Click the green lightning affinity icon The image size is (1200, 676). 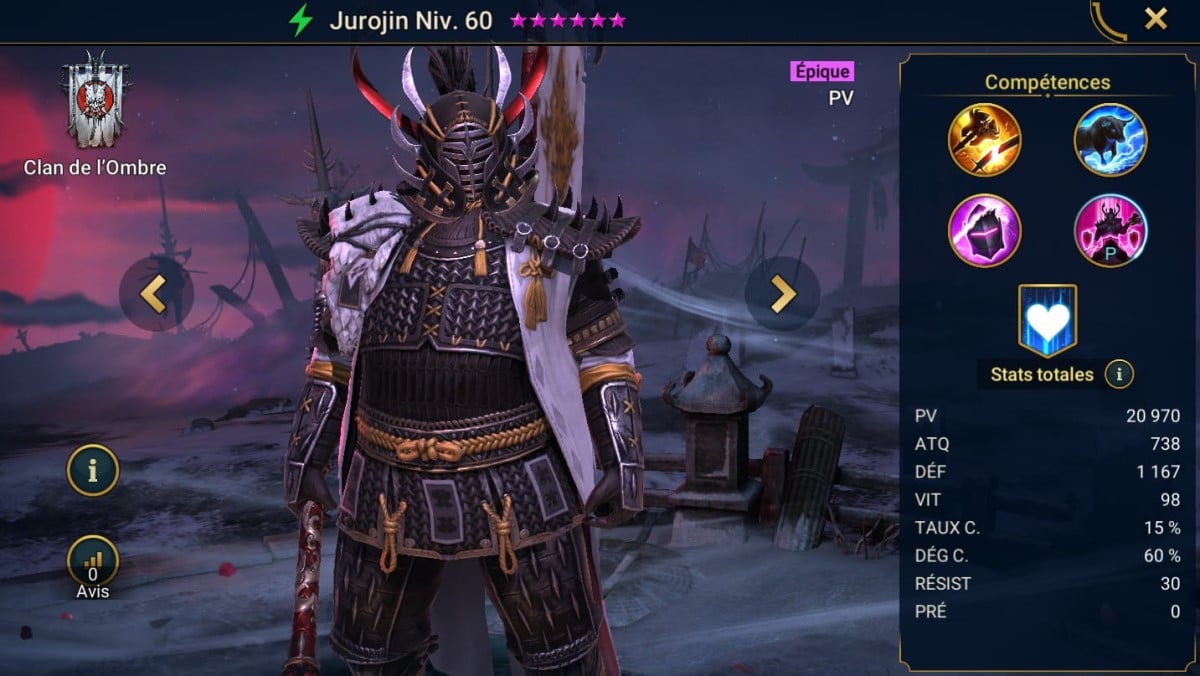[300, 20]
